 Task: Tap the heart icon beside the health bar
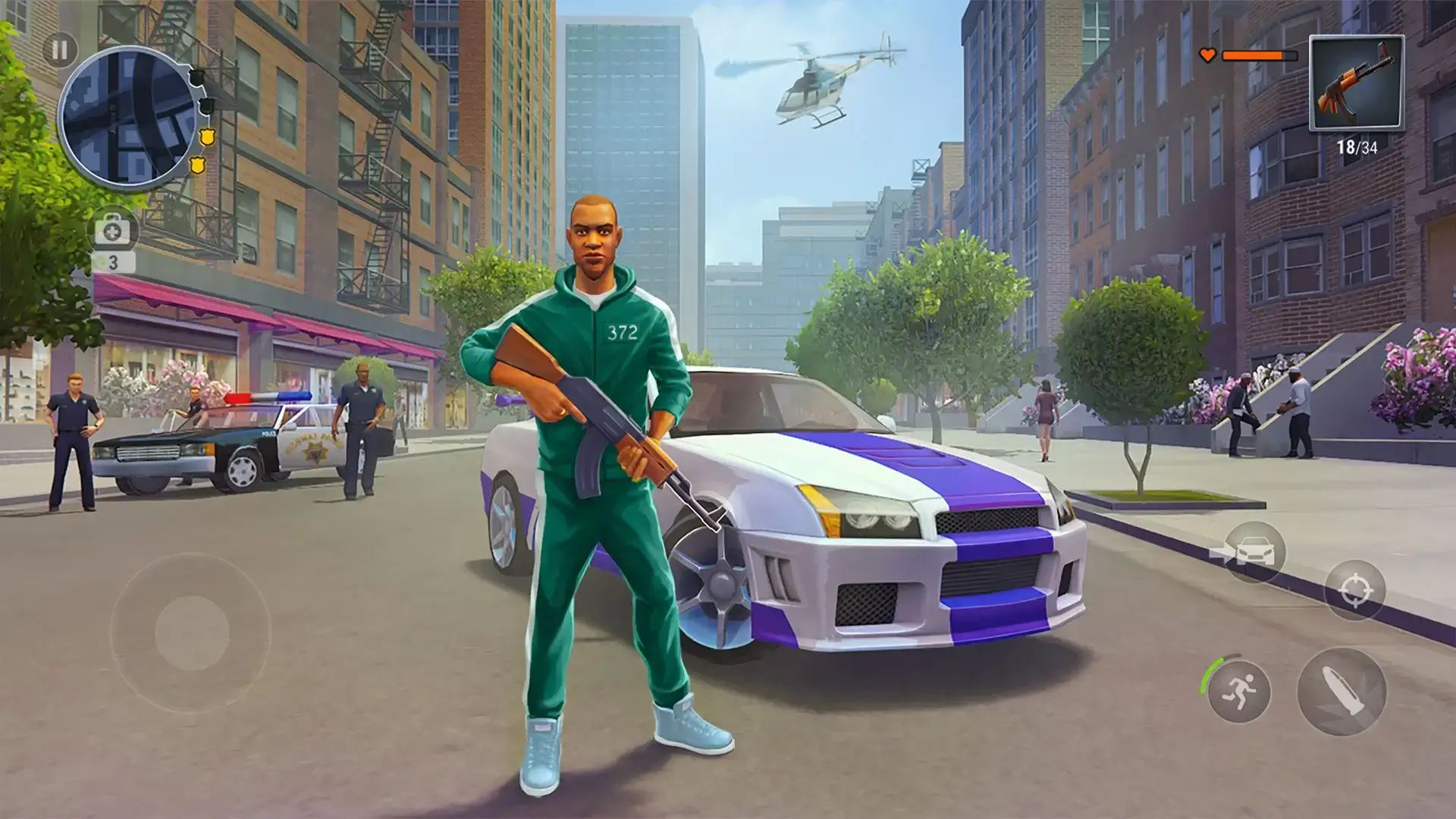pos(1207,55)
